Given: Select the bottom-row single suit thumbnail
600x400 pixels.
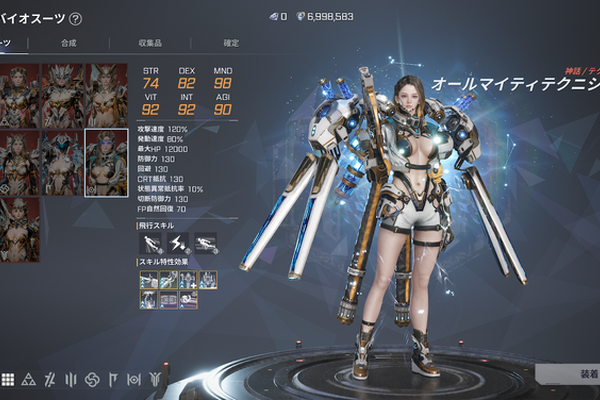Looking at the screenshot, I should pos(21,216).
